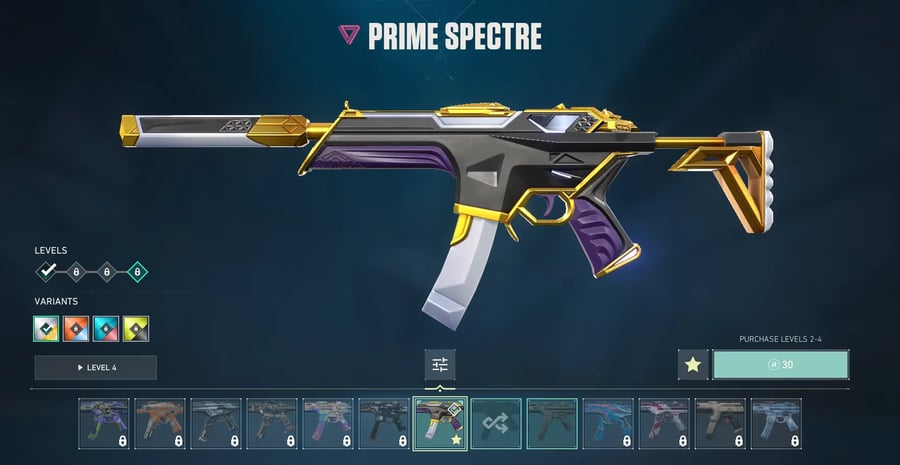Select the unlocked level with the checkmark
The height and width of the screenshot is (465, 900).
pos(47,271)
